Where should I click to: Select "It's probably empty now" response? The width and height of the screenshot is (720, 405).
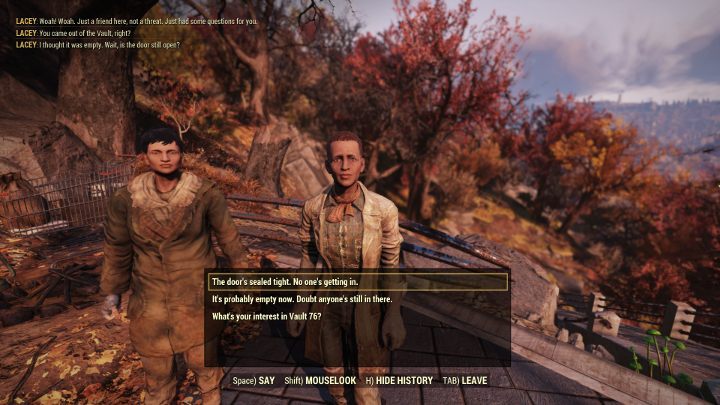[x=301, y=299]
